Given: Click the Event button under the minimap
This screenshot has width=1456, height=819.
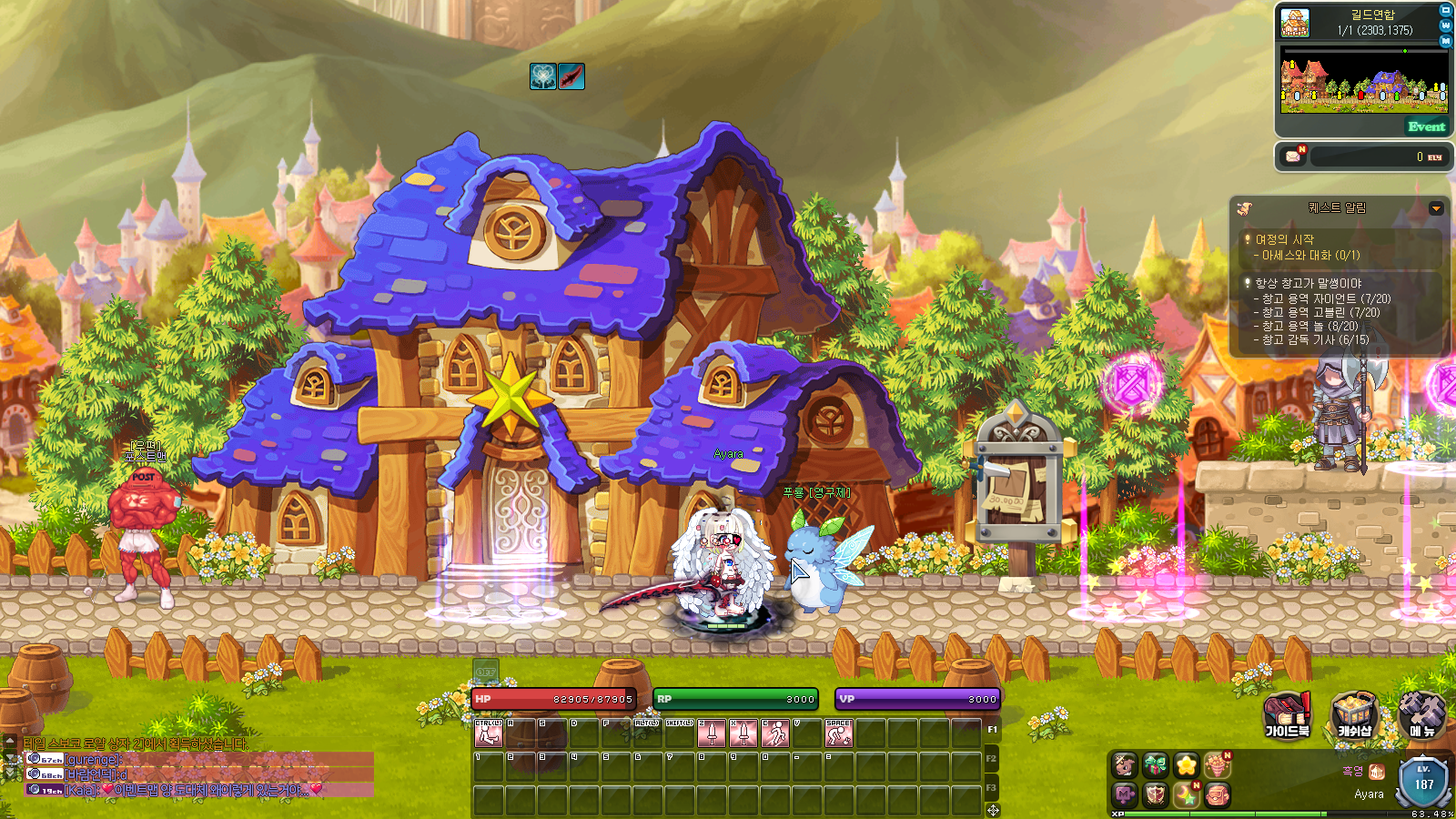Looking at the screenshot, I should [x=1425, y=126].
